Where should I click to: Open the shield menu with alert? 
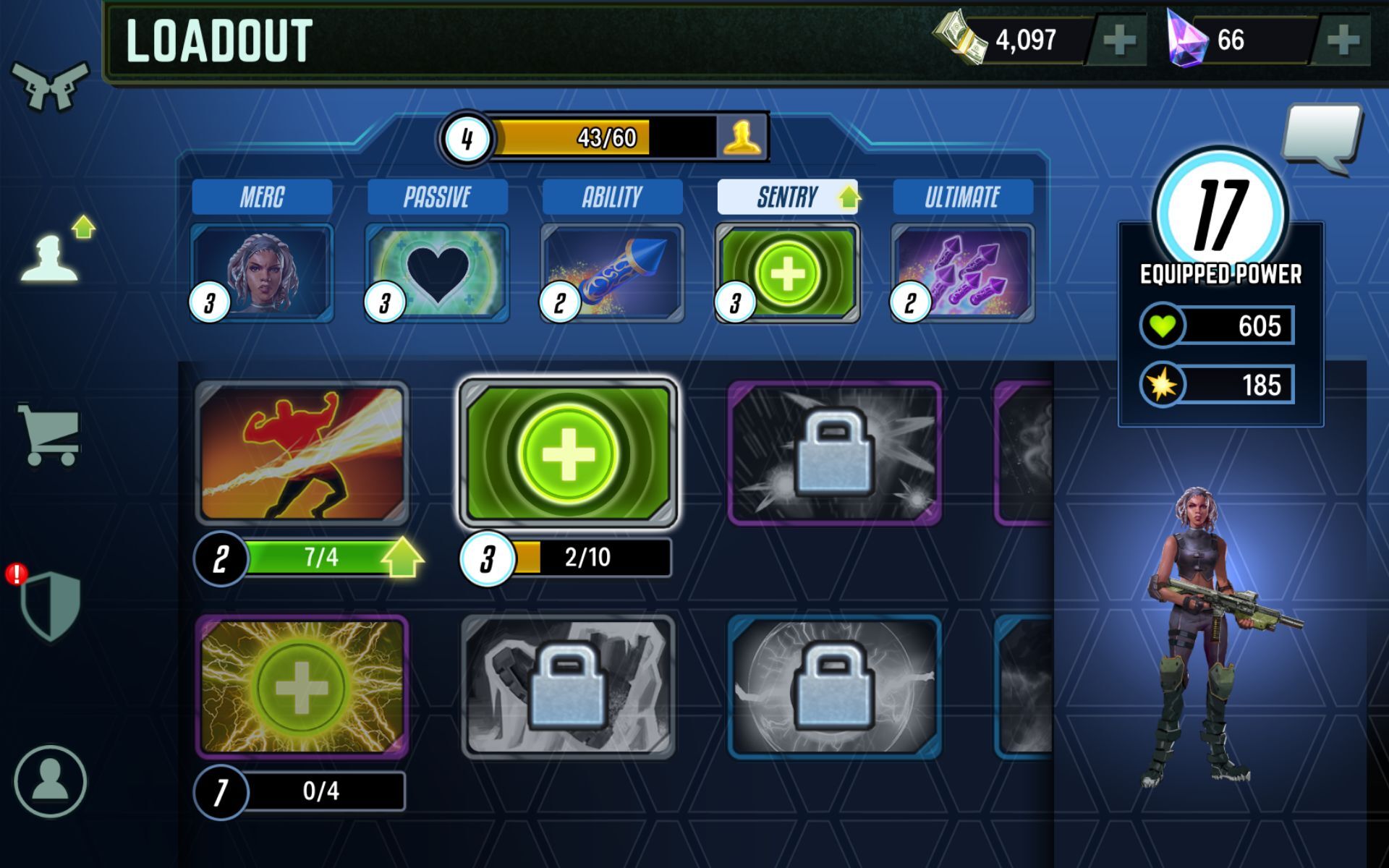click(49, 606)
